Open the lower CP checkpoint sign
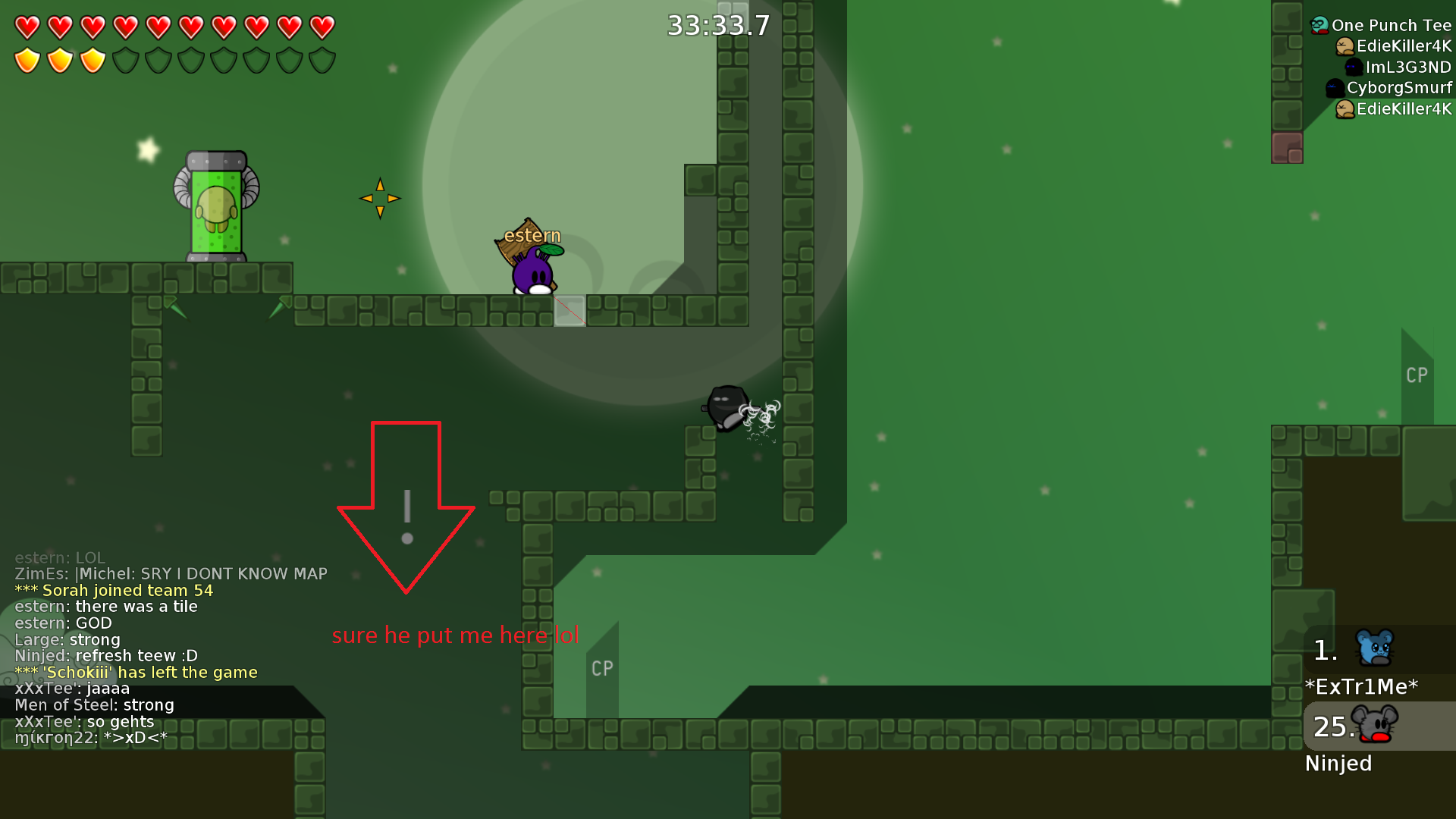 point(602,669)
